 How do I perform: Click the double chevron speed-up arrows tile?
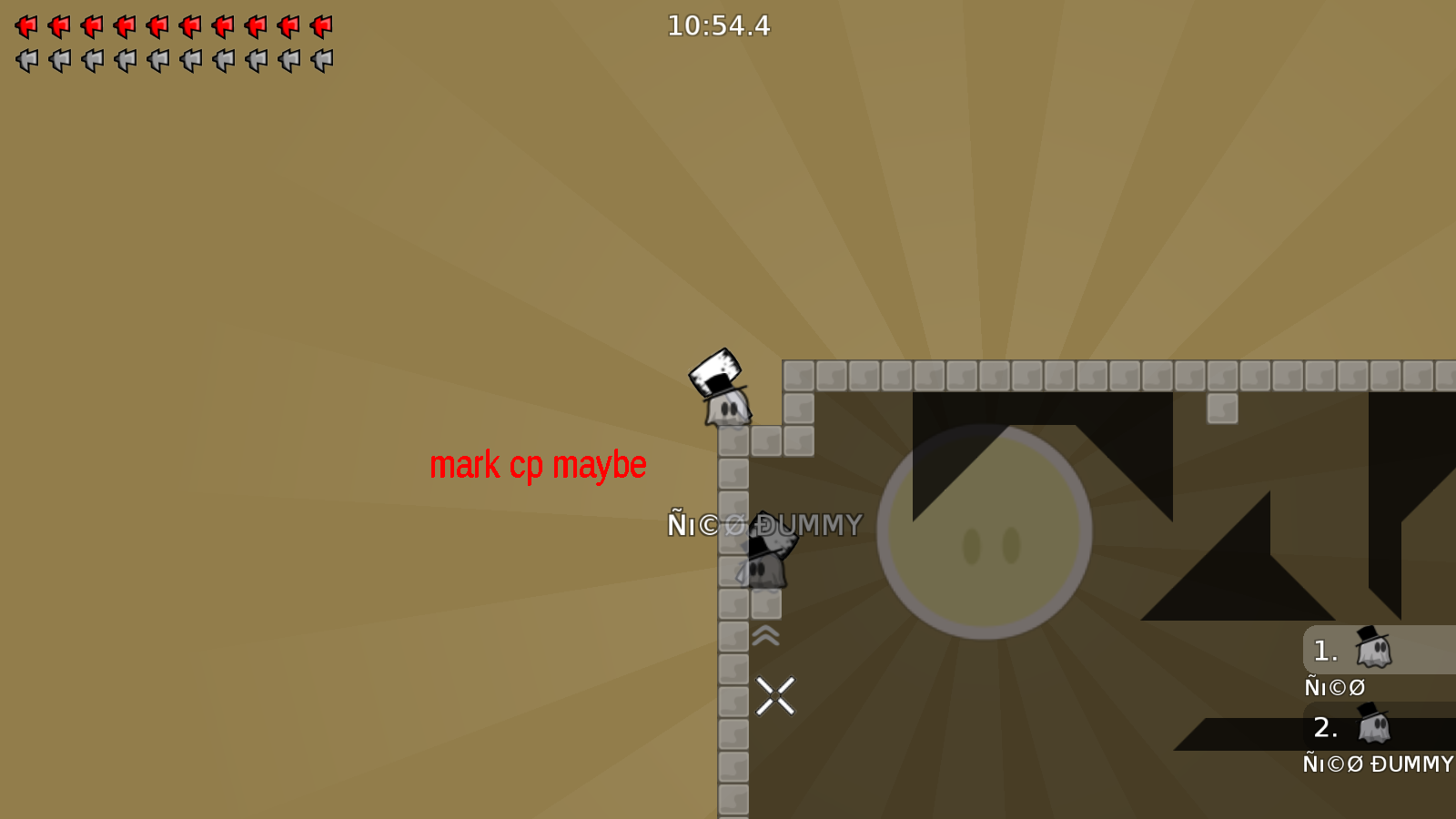pos(764,635)
